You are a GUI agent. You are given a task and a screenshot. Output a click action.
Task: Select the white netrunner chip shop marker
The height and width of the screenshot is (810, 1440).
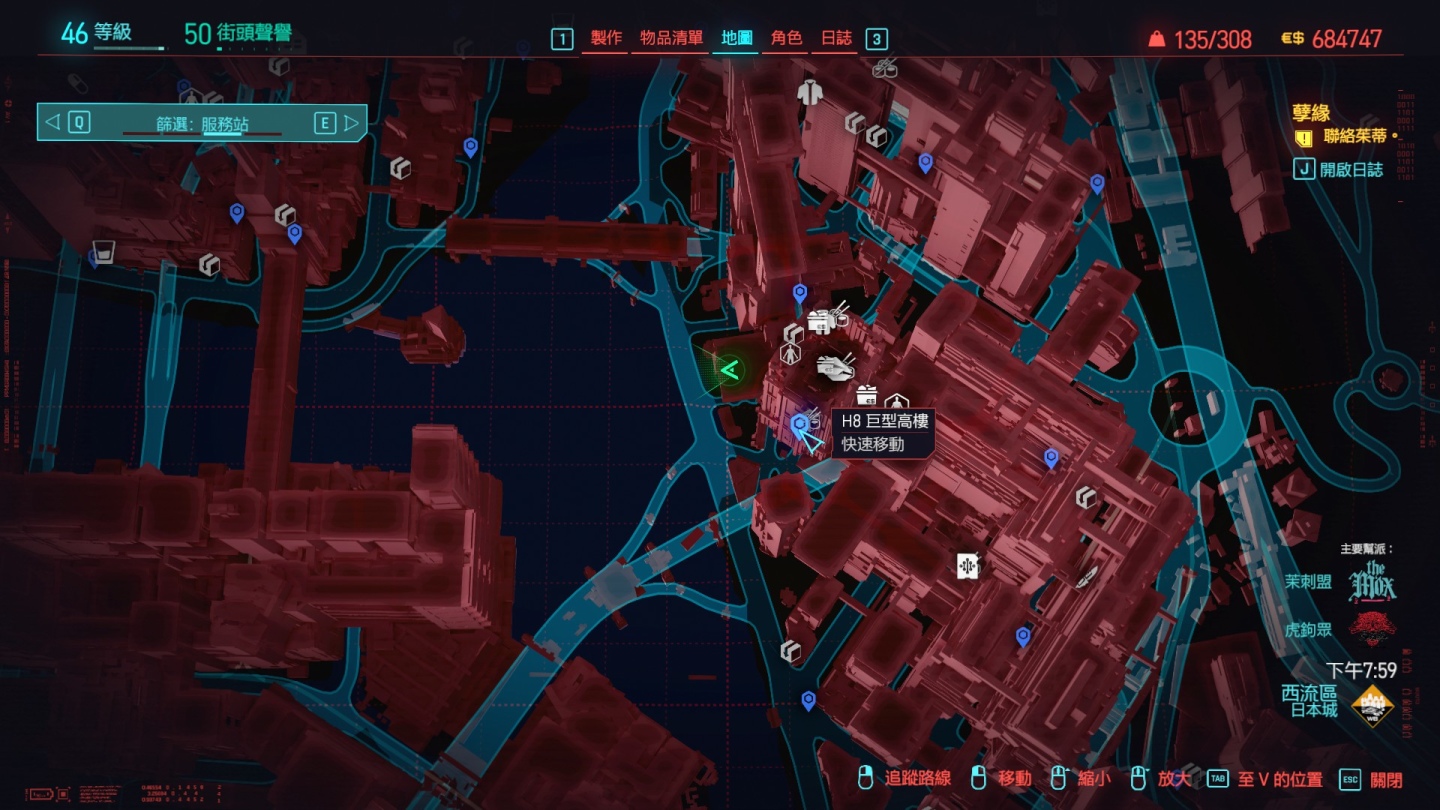click(967, 566)
